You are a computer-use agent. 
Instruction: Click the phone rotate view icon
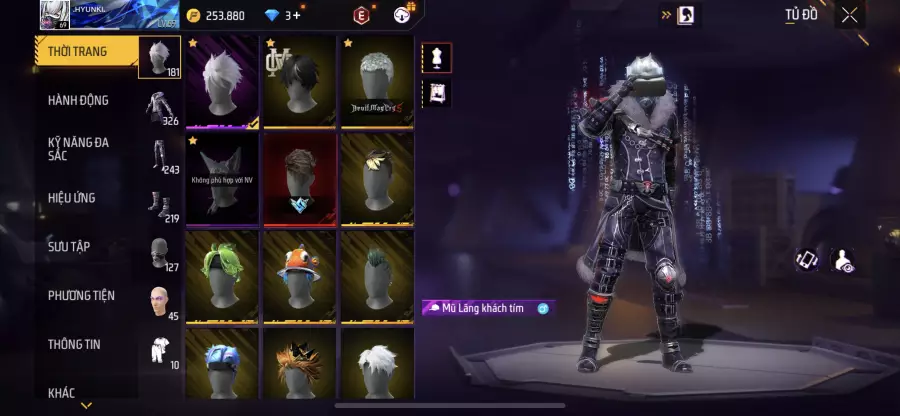click(x=807, y=261)
